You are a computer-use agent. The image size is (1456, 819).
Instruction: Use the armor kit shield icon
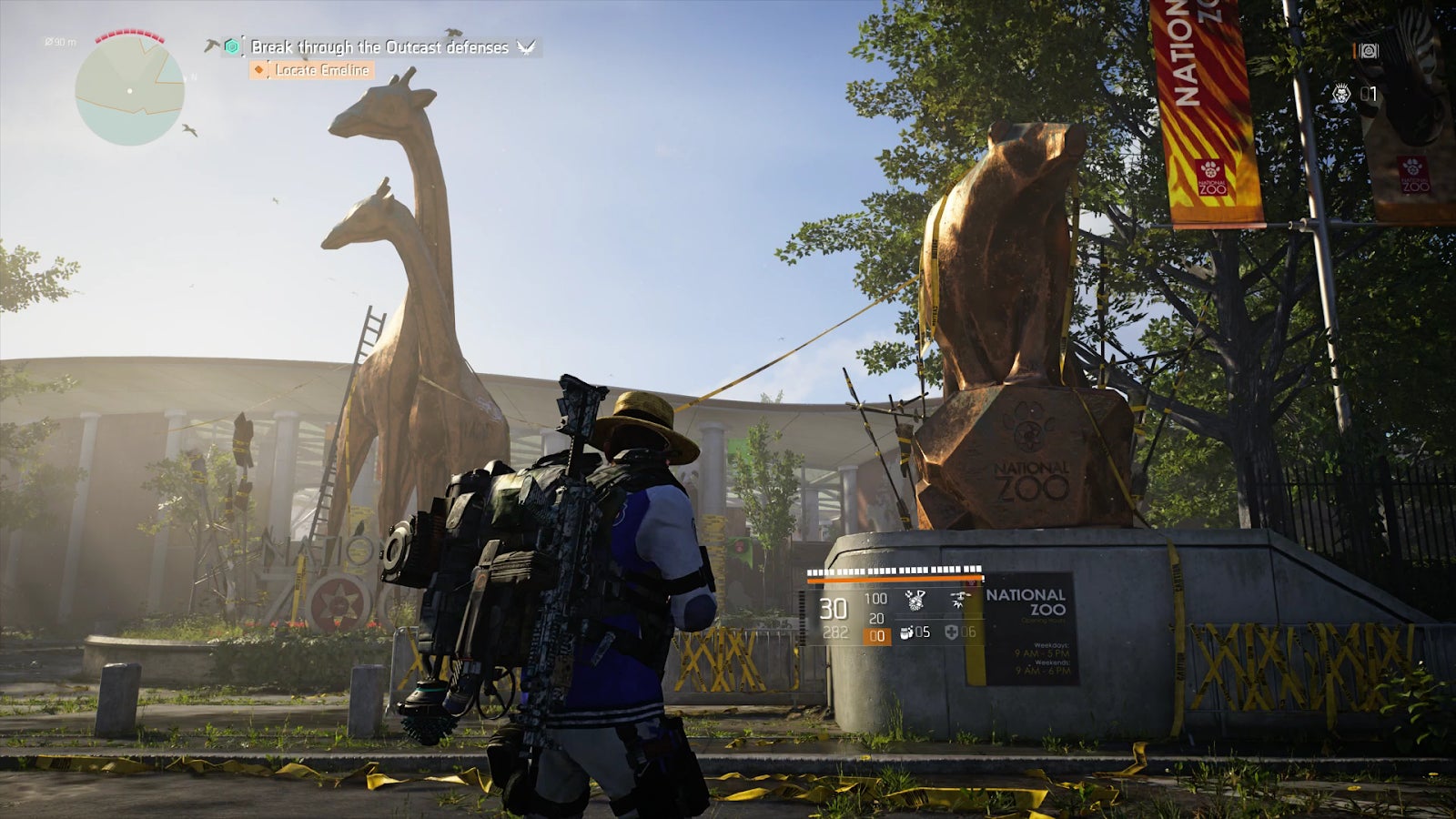coord(951,632)
